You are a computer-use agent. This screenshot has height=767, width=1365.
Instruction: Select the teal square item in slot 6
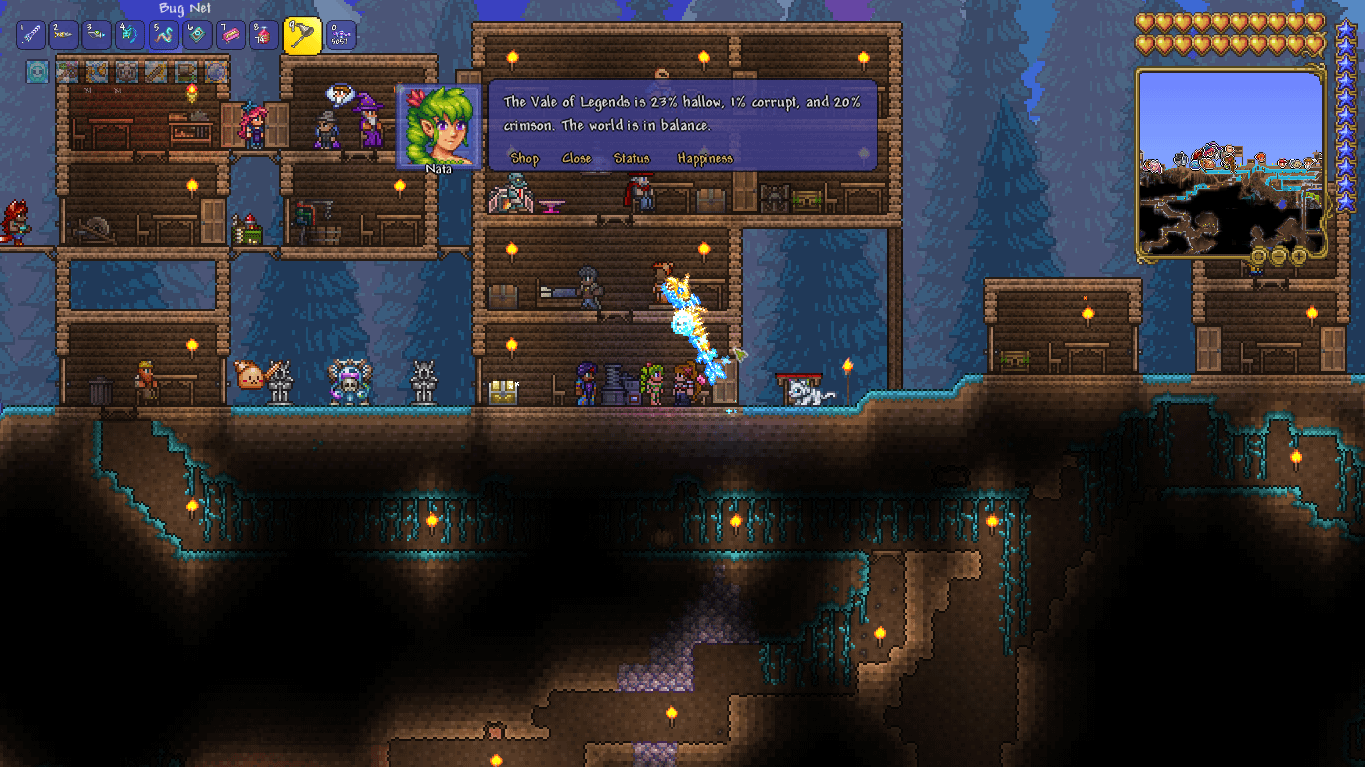[198, 36]
